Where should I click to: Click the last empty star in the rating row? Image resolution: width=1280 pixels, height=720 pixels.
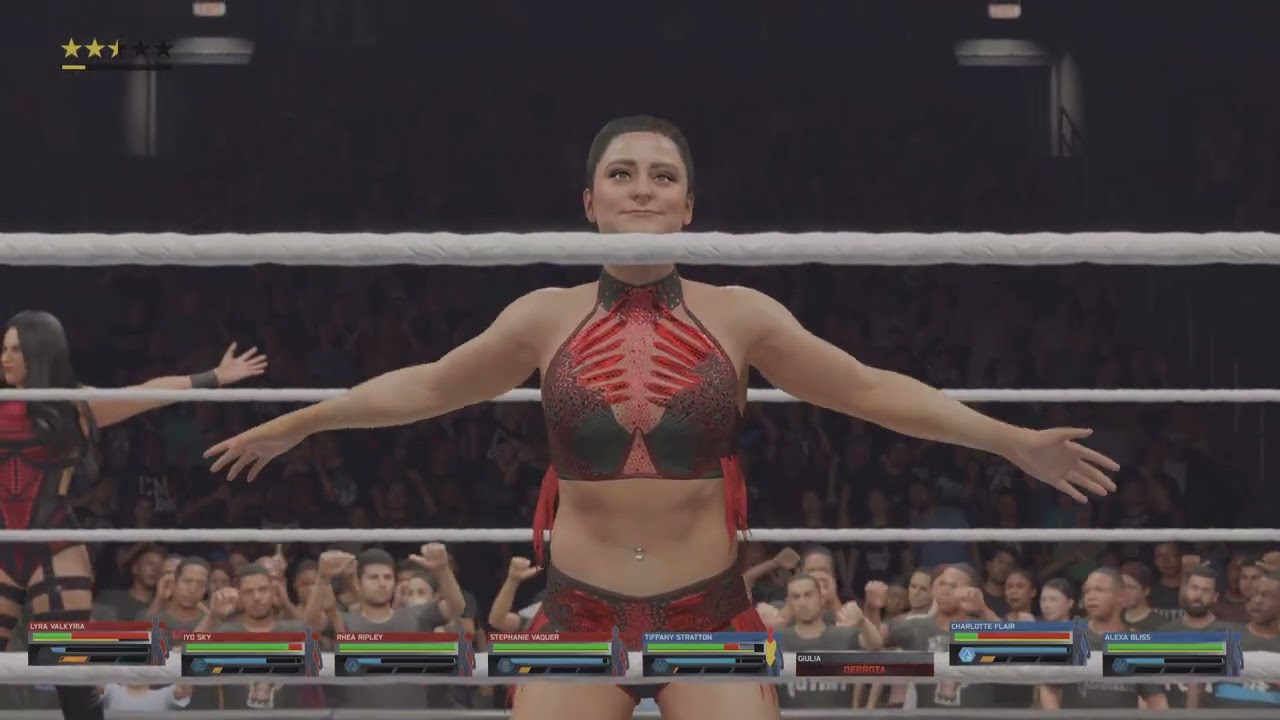164,47
